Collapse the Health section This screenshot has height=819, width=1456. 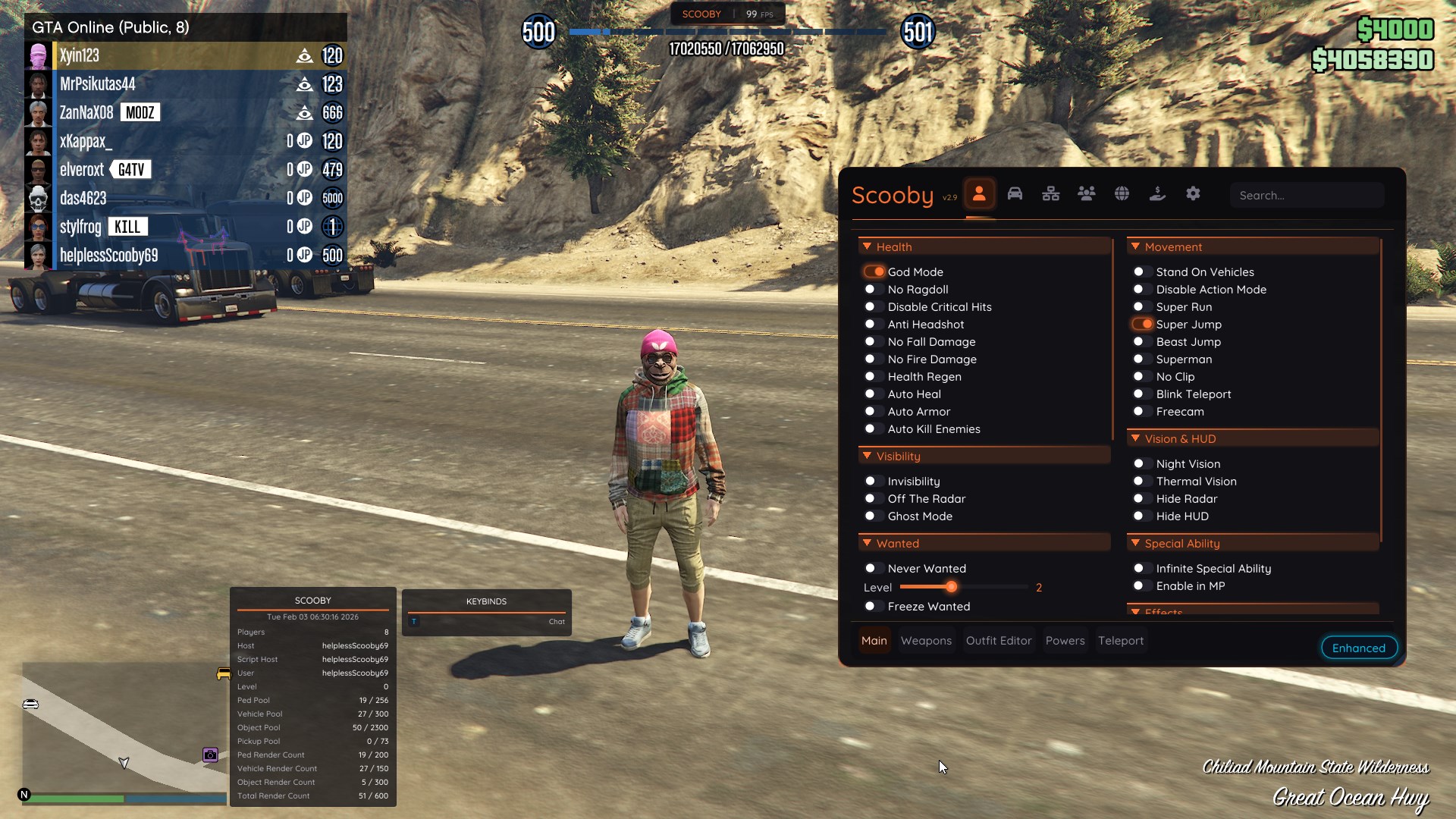point(868,246)
